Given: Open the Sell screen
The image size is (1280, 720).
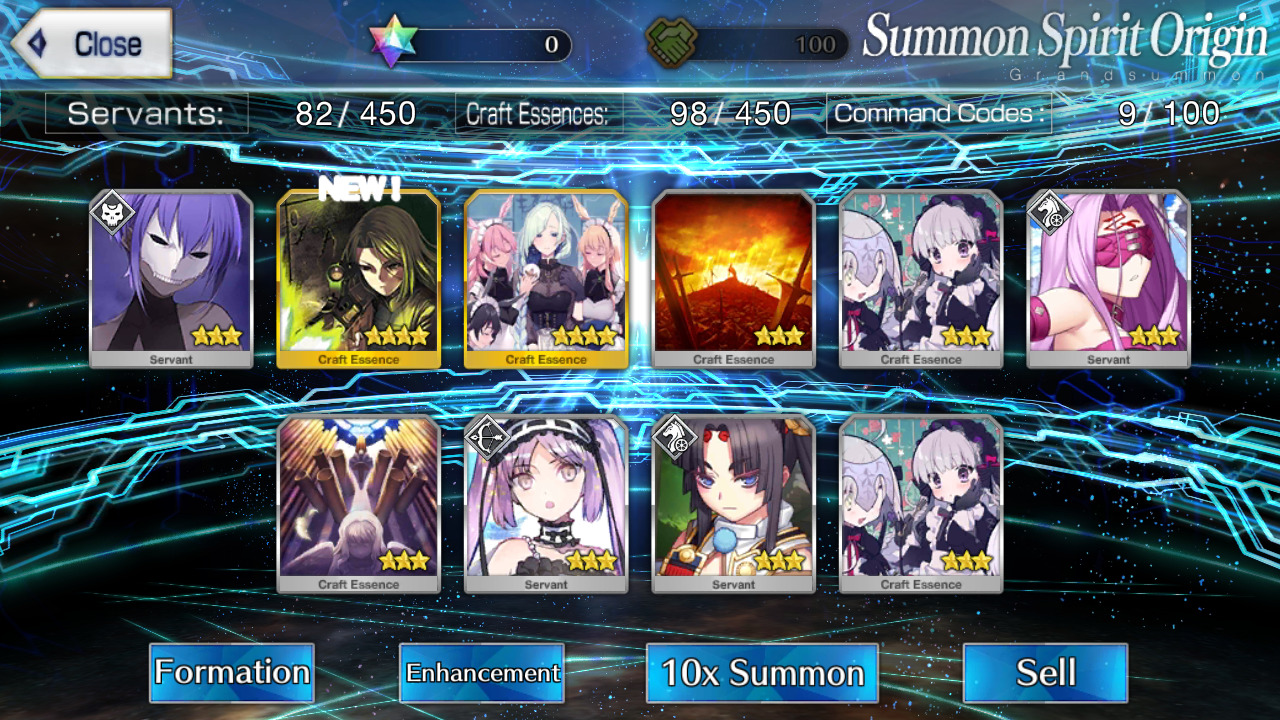Looking at the screenshot, I should (1045, 672).
